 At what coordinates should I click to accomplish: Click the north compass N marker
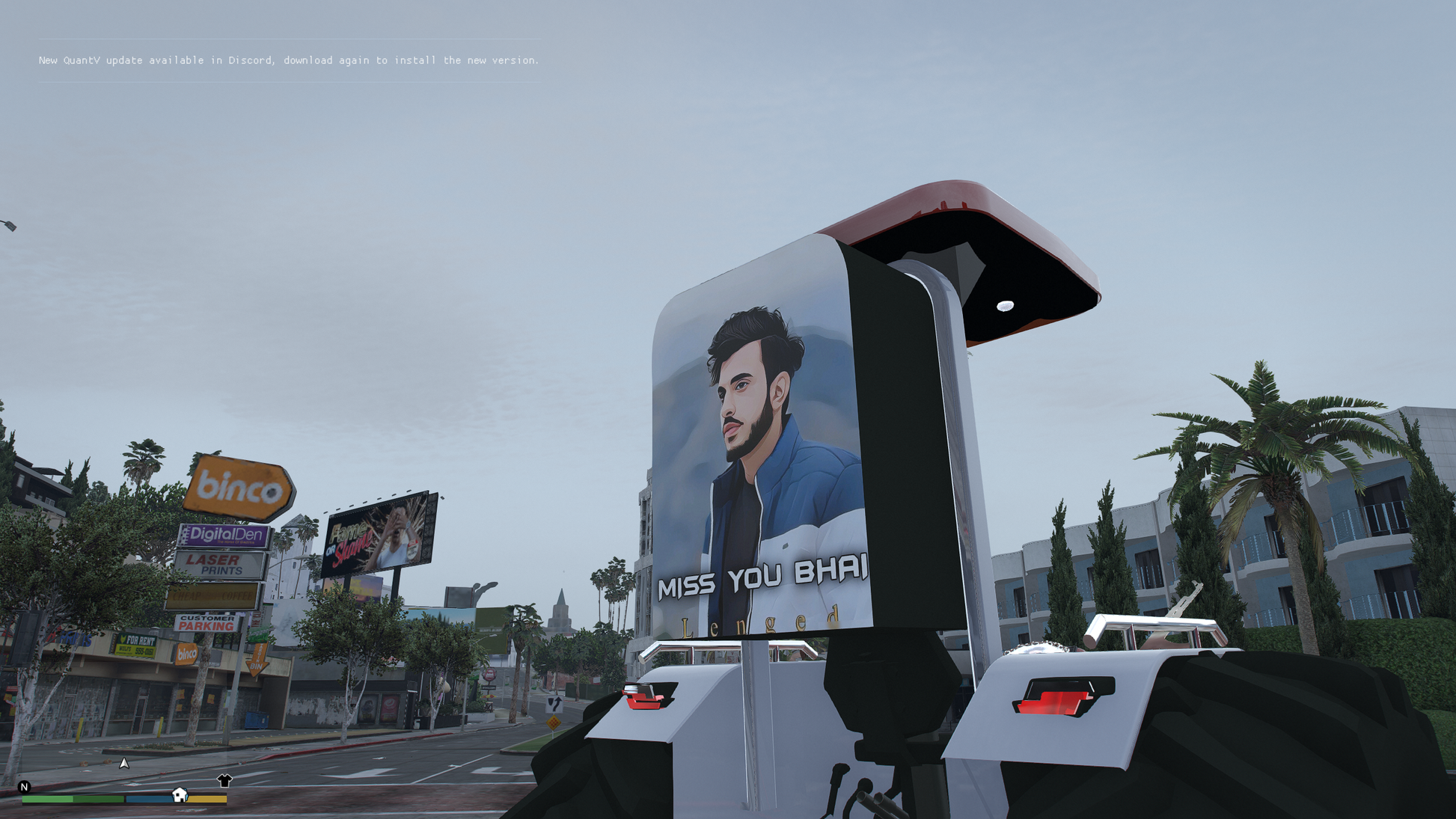pyautogui.click(x=24, y=787)
